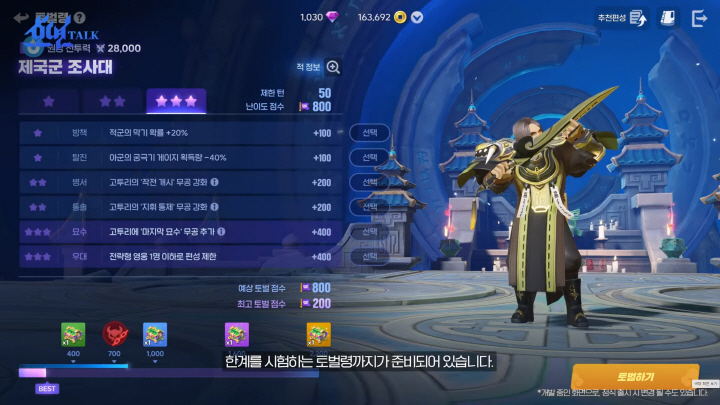Image resolution: width=720 pixels, height=405 pixels.
Task: Exit the screen via the door icon
Action: pos(699,18)
